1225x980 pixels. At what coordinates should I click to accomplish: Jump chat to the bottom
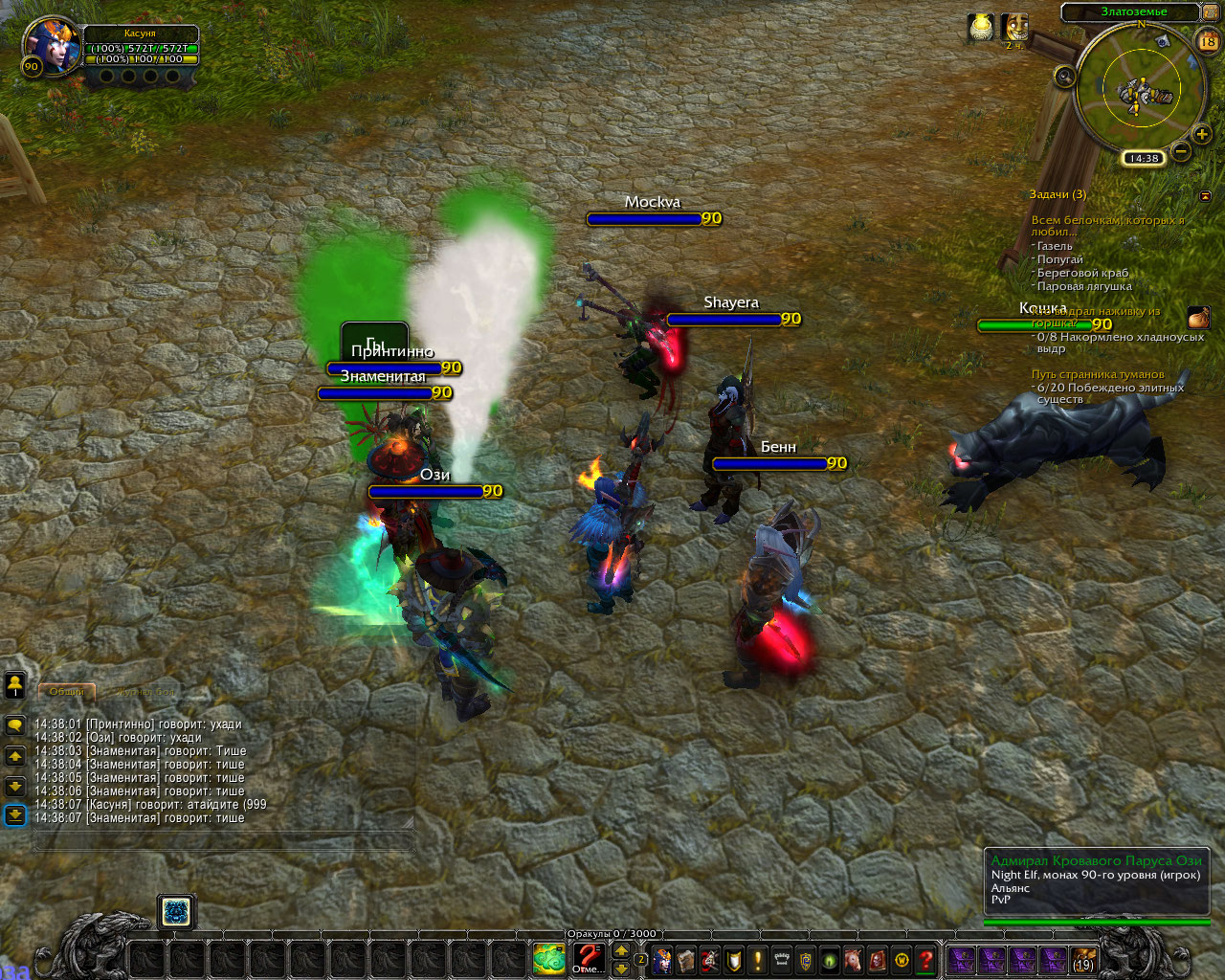[x=15, y=814]
